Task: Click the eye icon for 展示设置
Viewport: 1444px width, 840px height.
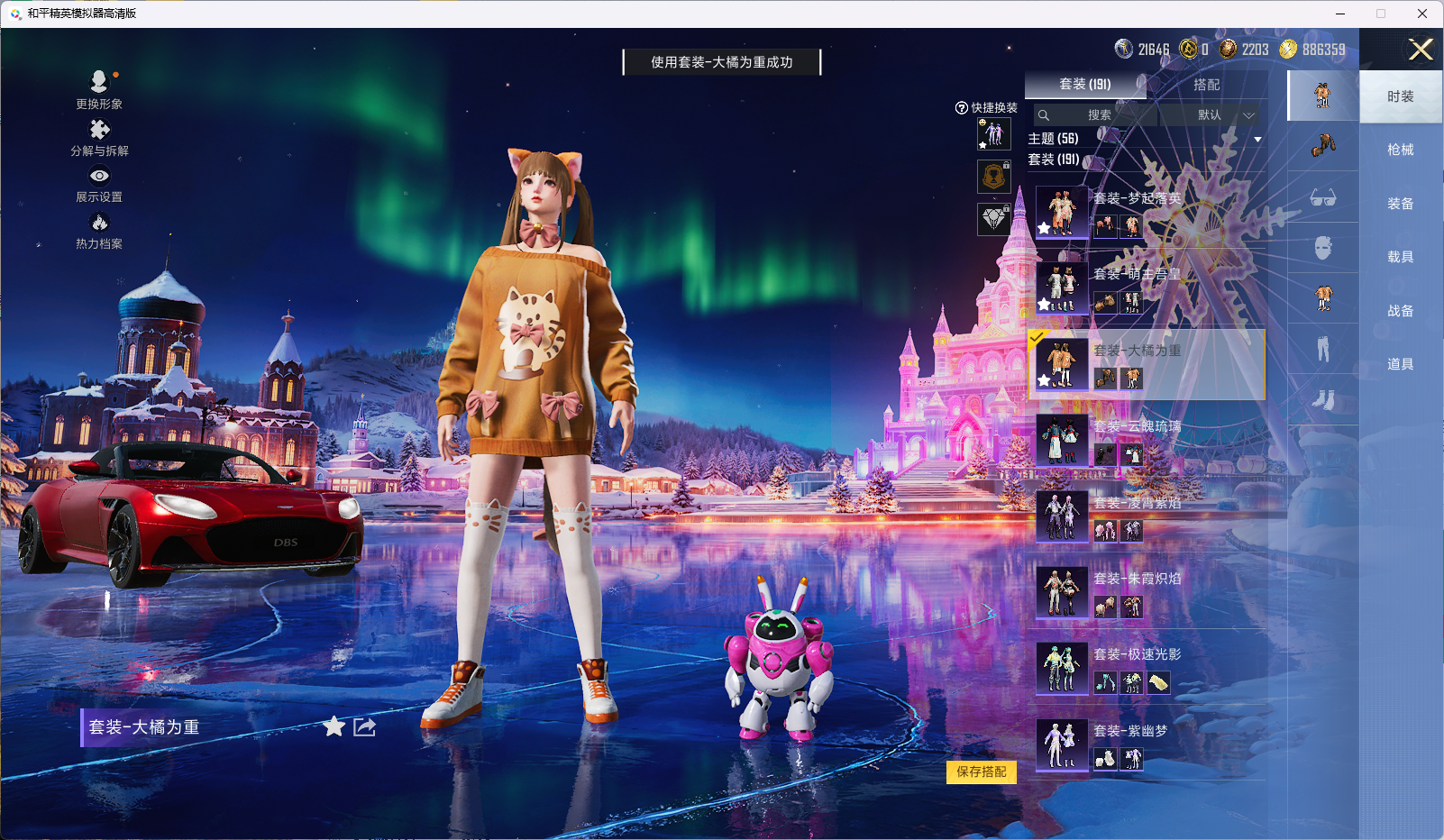Action: click(99, 176)
